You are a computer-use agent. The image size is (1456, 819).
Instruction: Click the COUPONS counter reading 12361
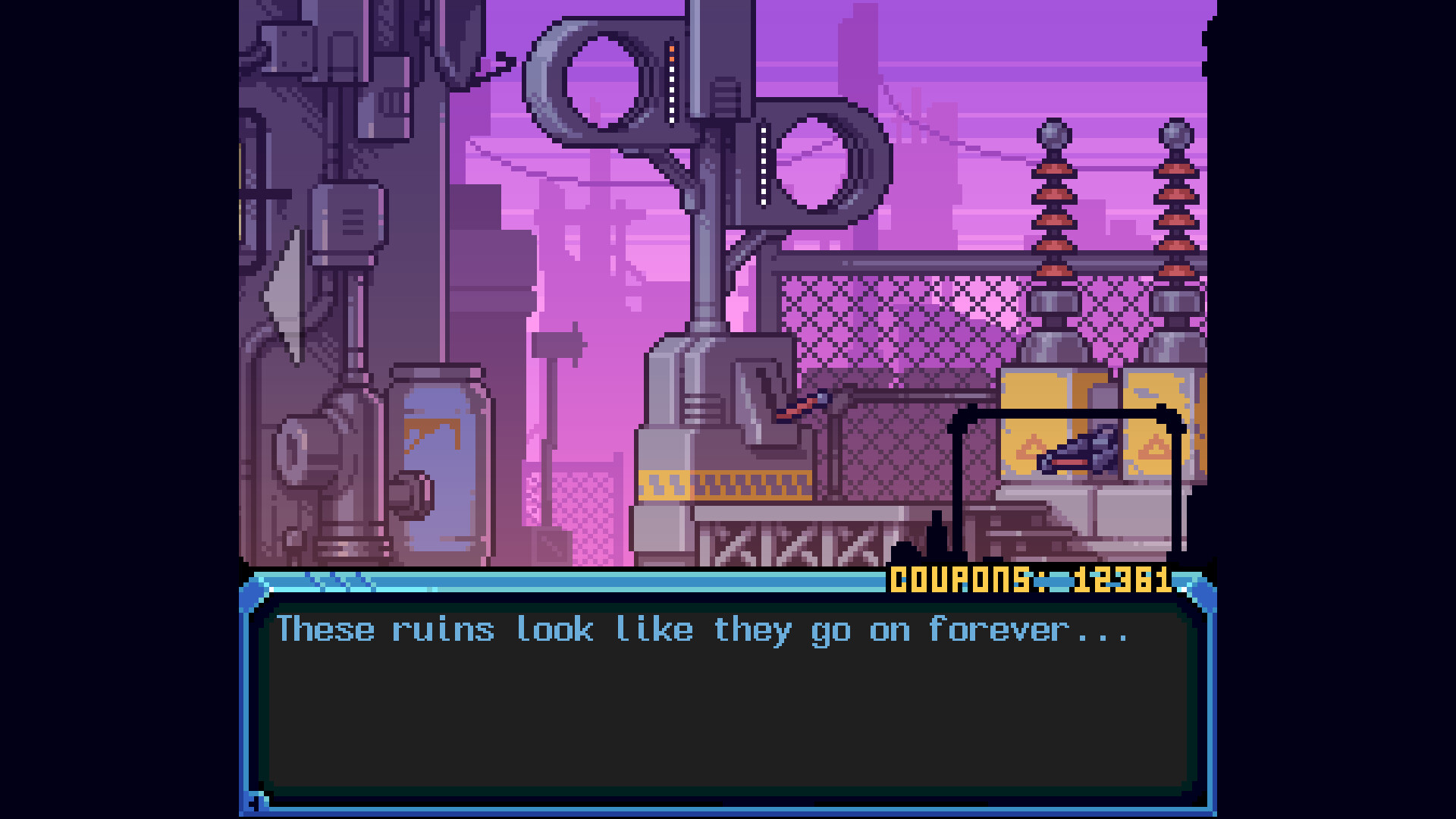coord(1031,579)
